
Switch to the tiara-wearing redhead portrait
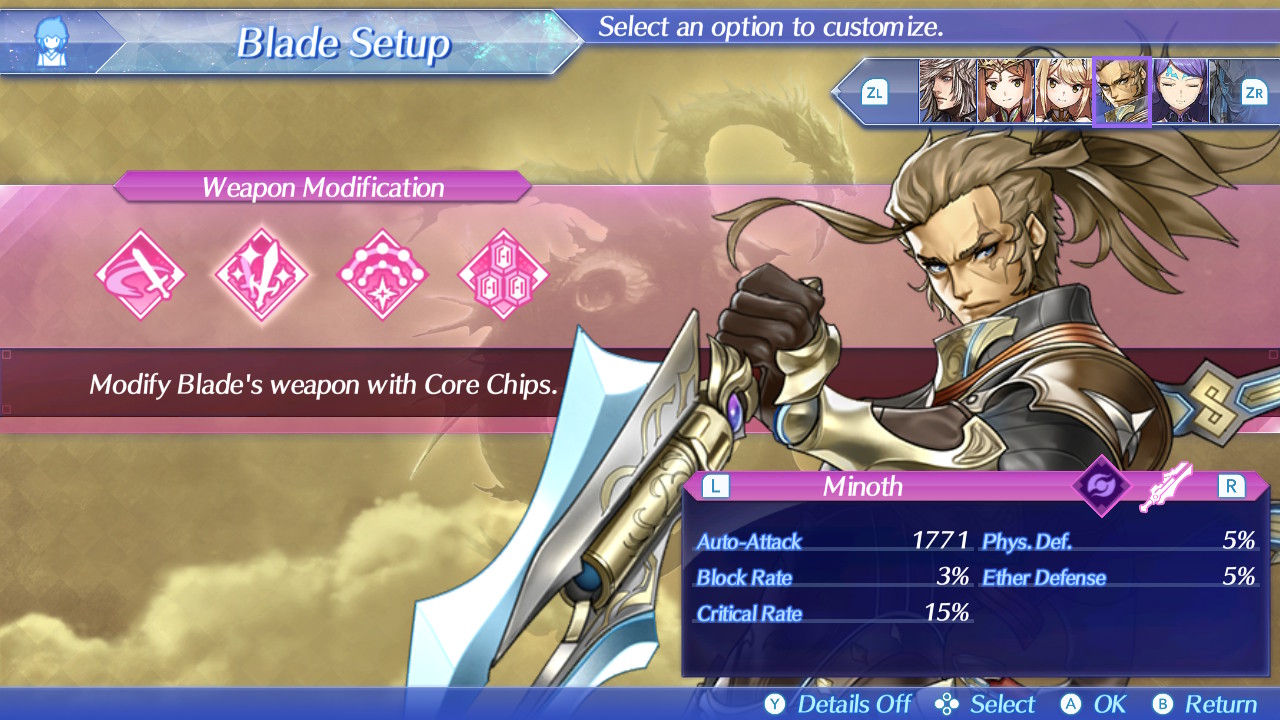coord(1005,92)
